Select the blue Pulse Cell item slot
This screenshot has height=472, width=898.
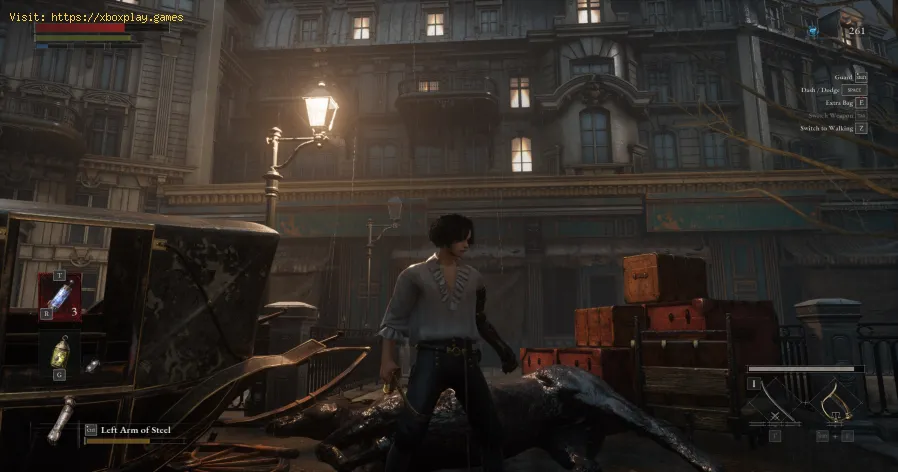tap(59, 297)
